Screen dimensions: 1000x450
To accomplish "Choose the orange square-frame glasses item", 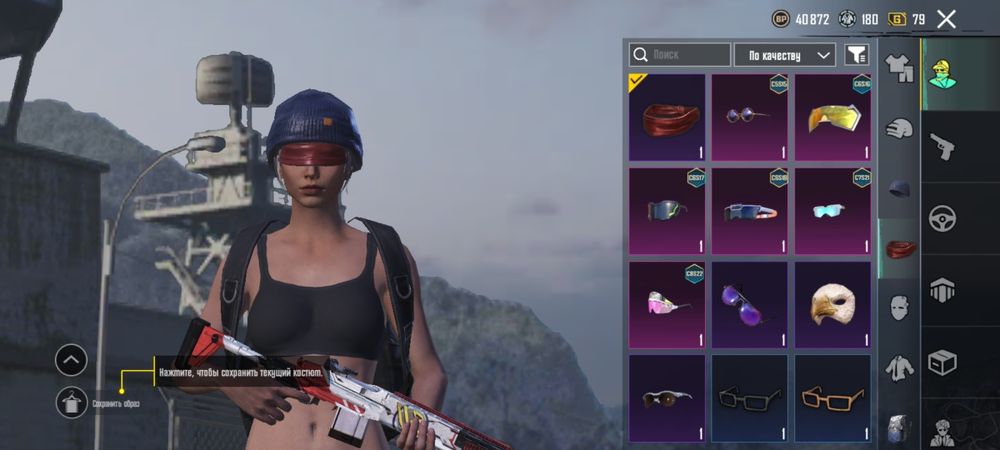I will (833, 398).
